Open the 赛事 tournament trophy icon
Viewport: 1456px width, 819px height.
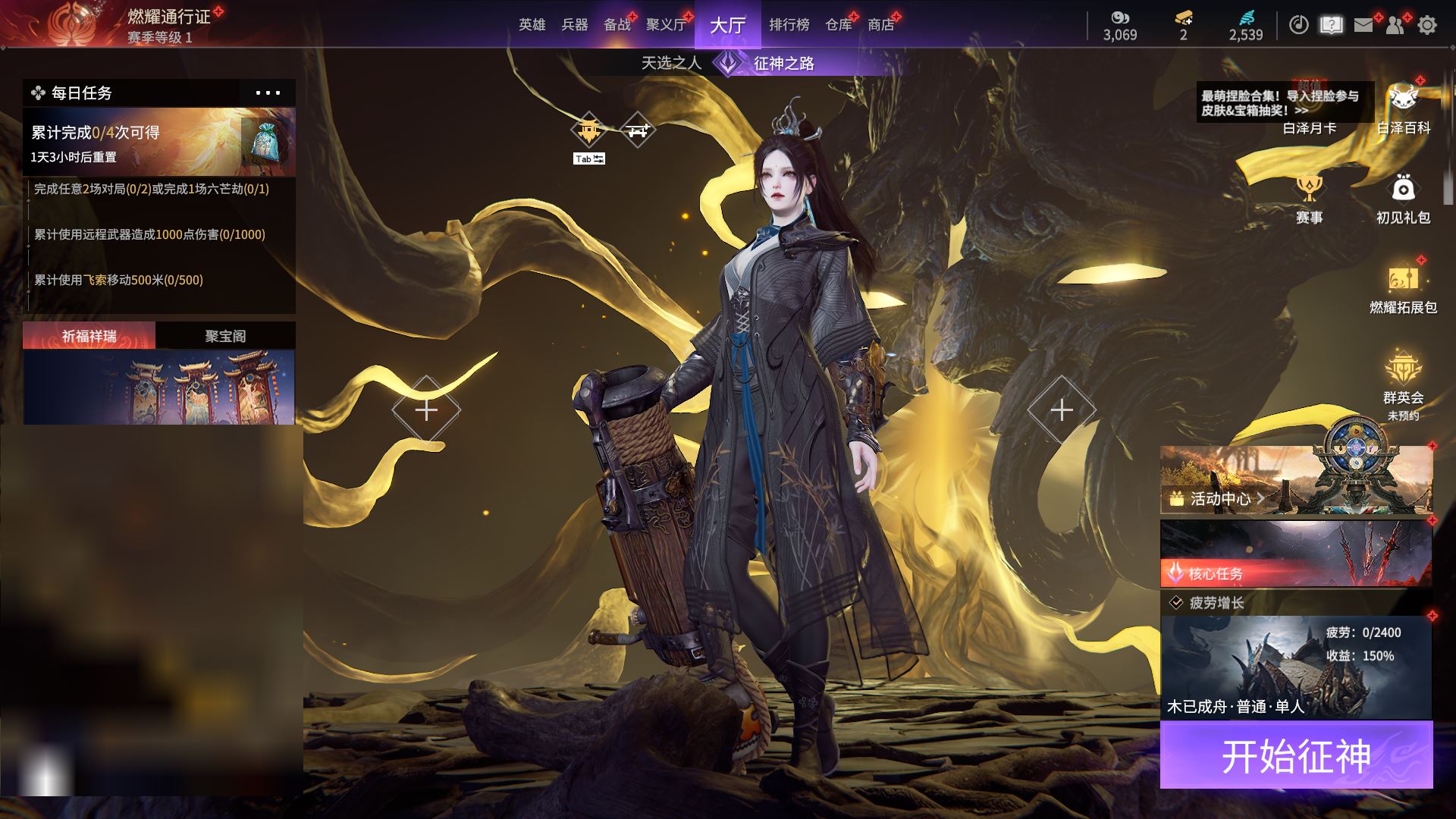tap(1309, 199)
